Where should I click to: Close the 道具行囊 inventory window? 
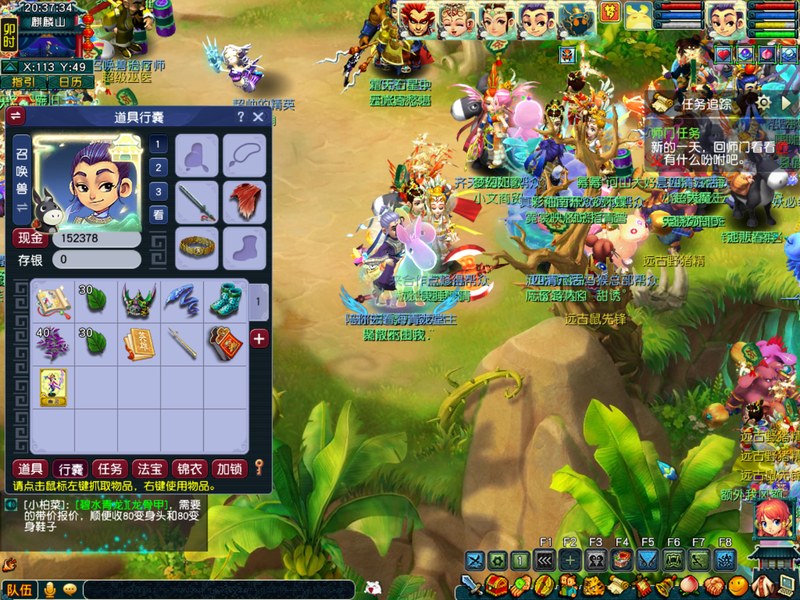[x=258, y=117]
